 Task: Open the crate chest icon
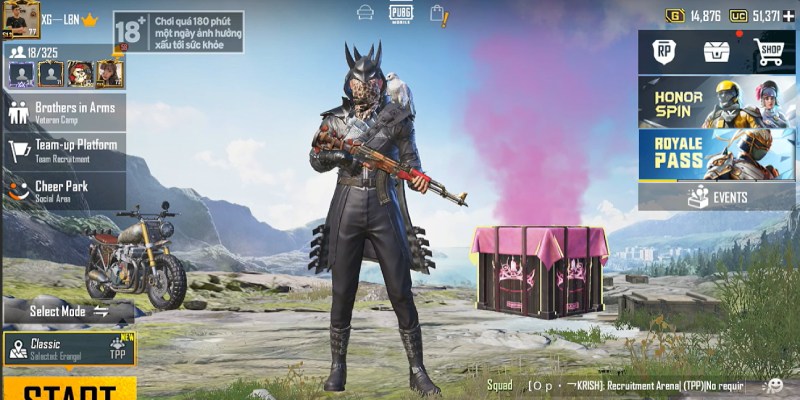tap(715, 51)
